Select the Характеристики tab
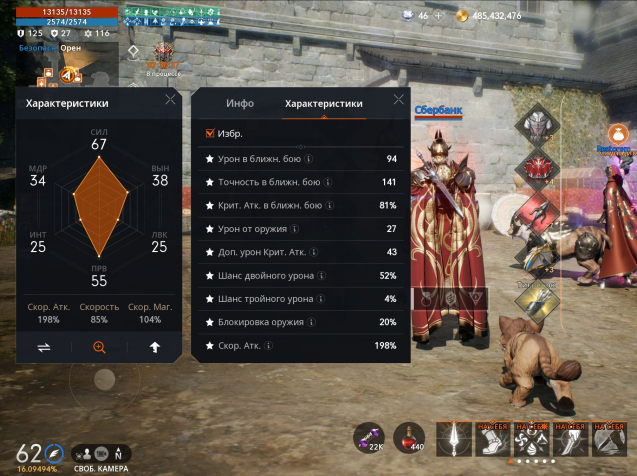The width and height of the screenshot is (637, 476). (323, 103)
